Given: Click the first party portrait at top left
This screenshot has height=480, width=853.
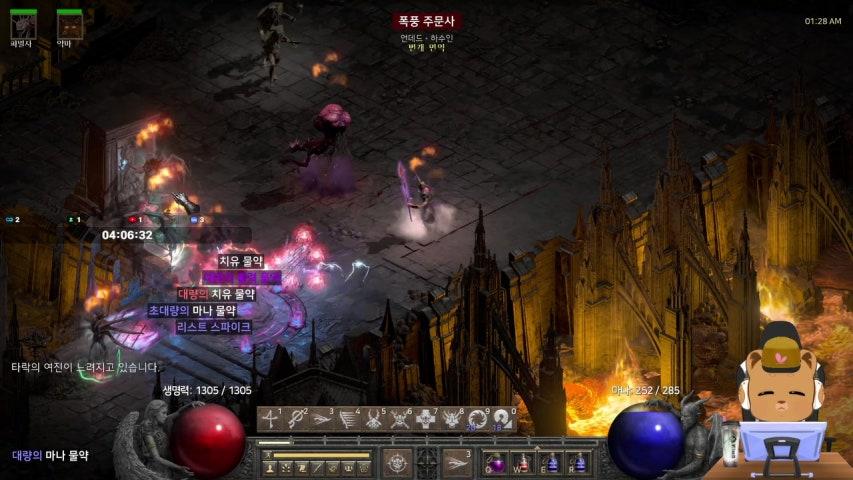Looking at the screenshot, I should click(23, 24).
